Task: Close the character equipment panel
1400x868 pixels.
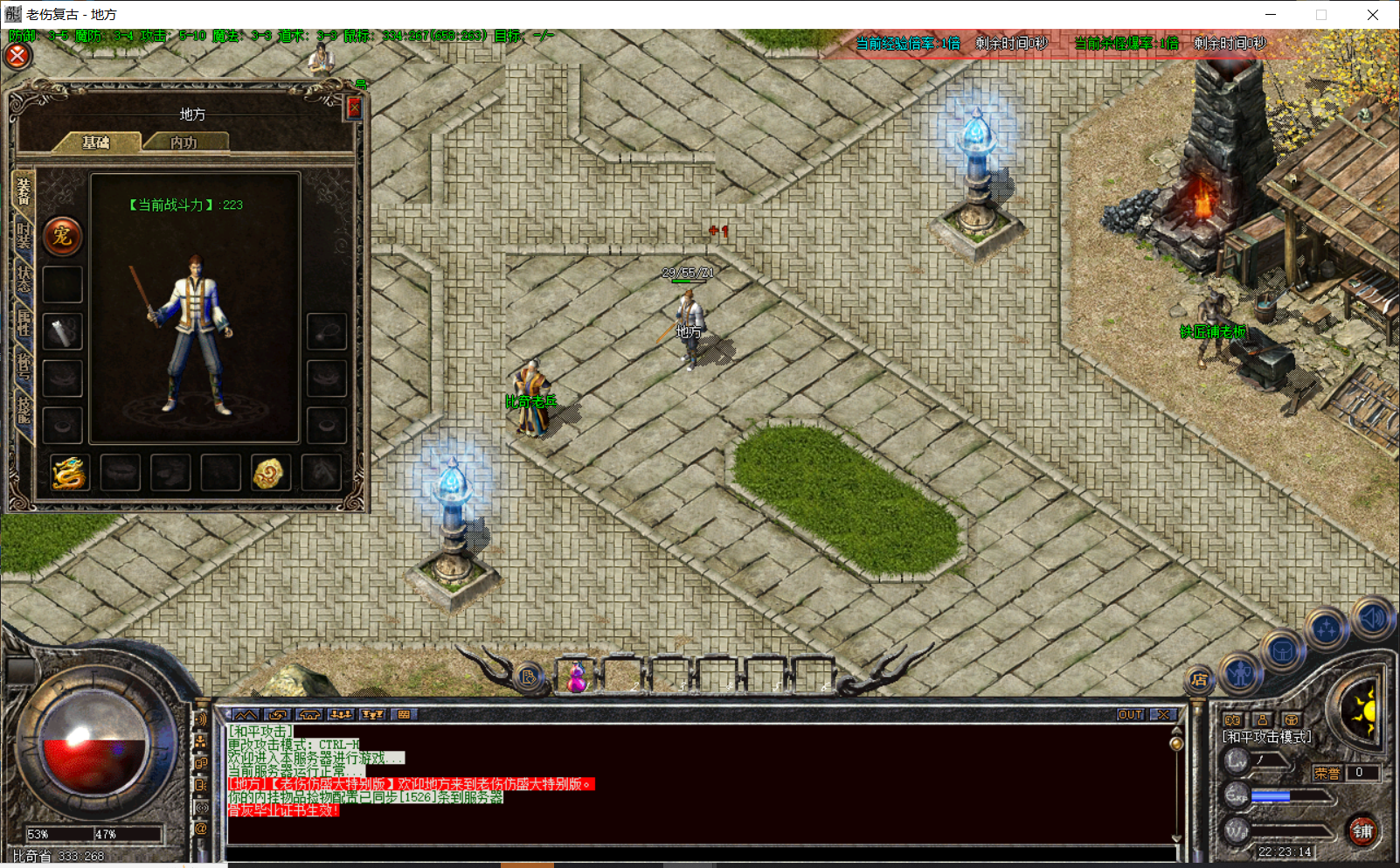Action: tap(354, 108)
